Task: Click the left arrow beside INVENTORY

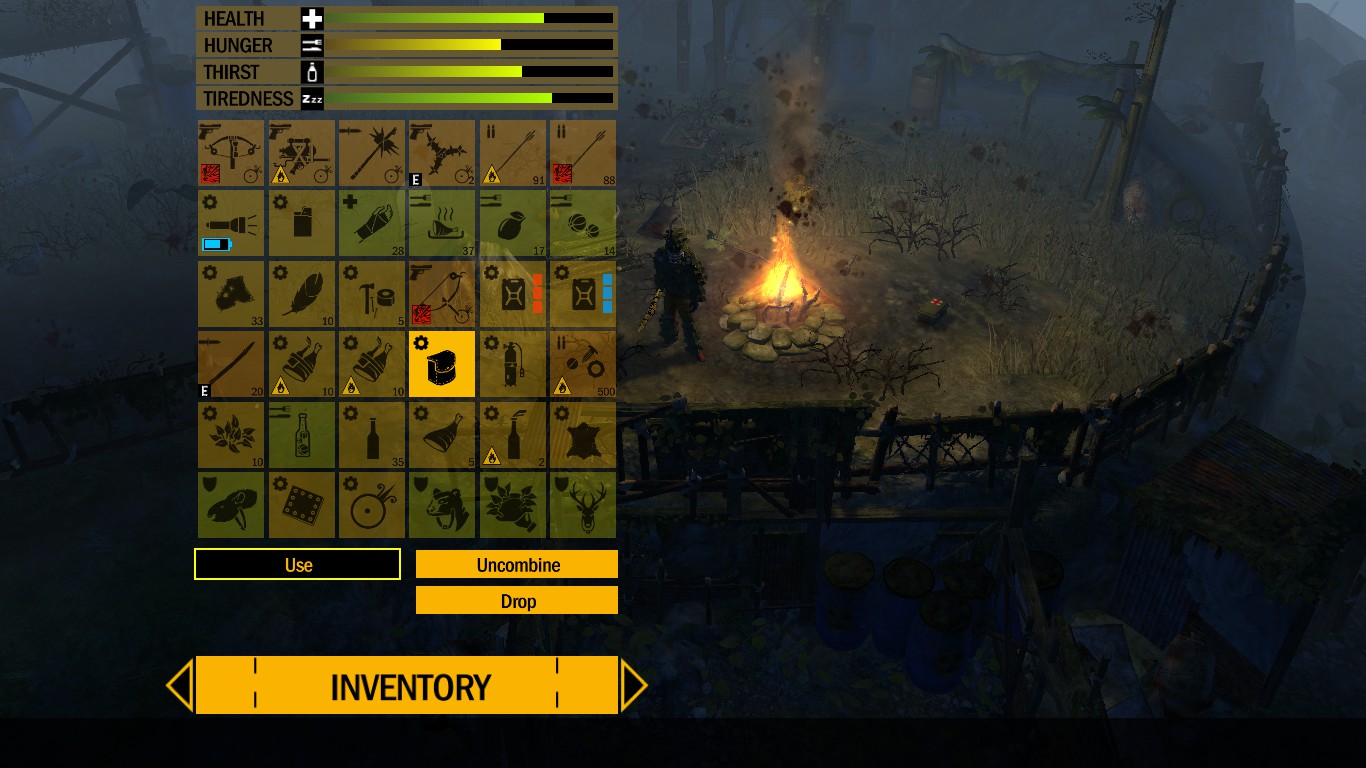Action: point(180,685)
